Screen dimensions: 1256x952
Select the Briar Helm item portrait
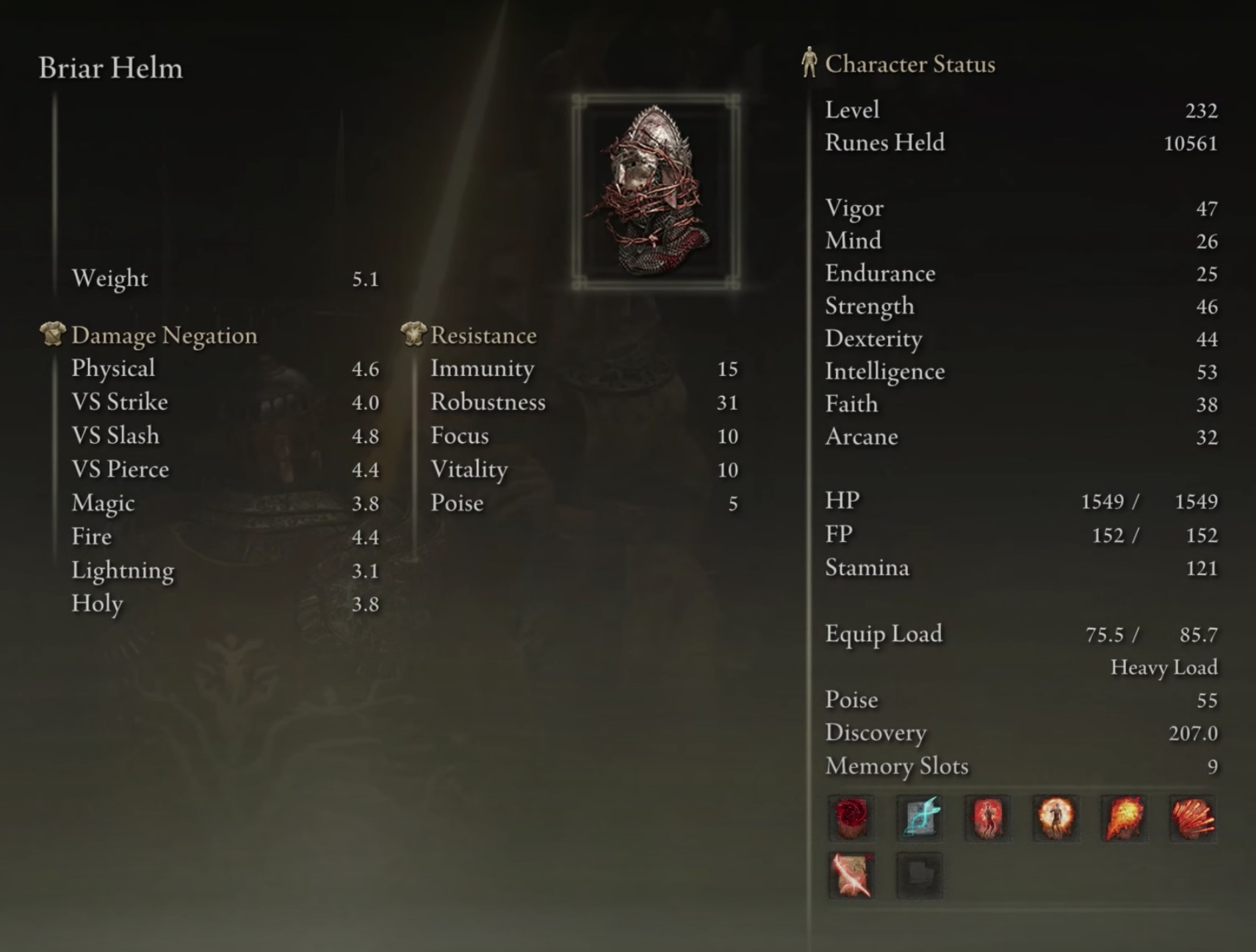[655, 191]
